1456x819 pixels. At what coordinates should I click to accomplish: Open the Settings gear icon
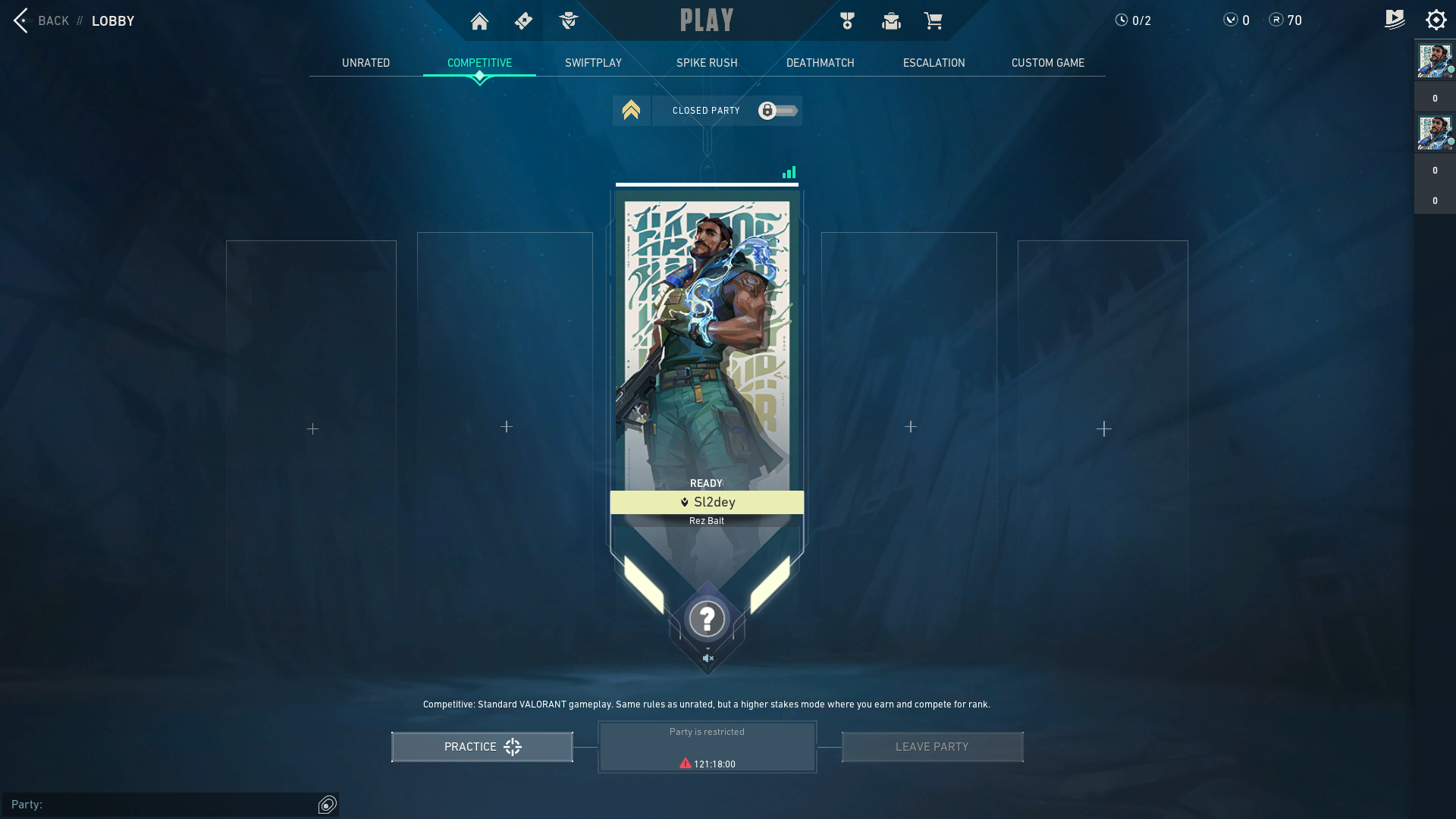(x=1436, y=20)
